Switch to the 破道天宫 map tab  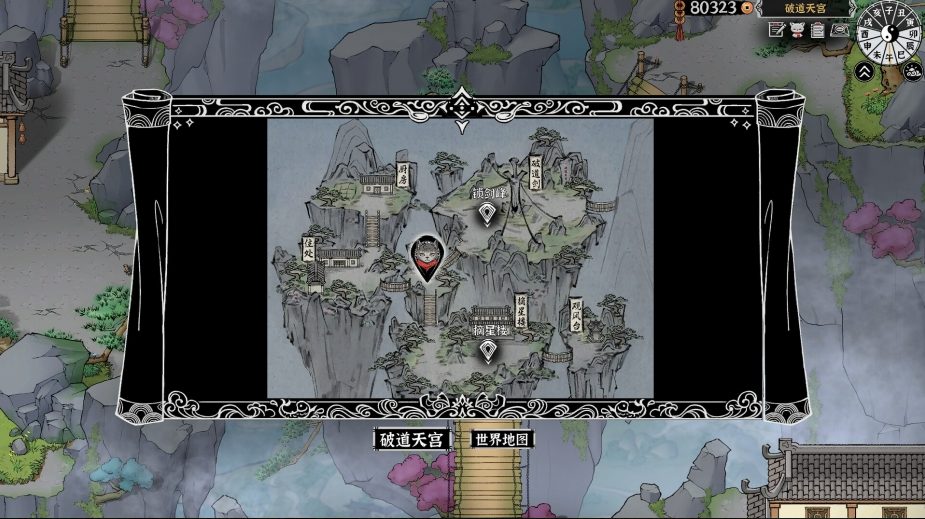413,439
